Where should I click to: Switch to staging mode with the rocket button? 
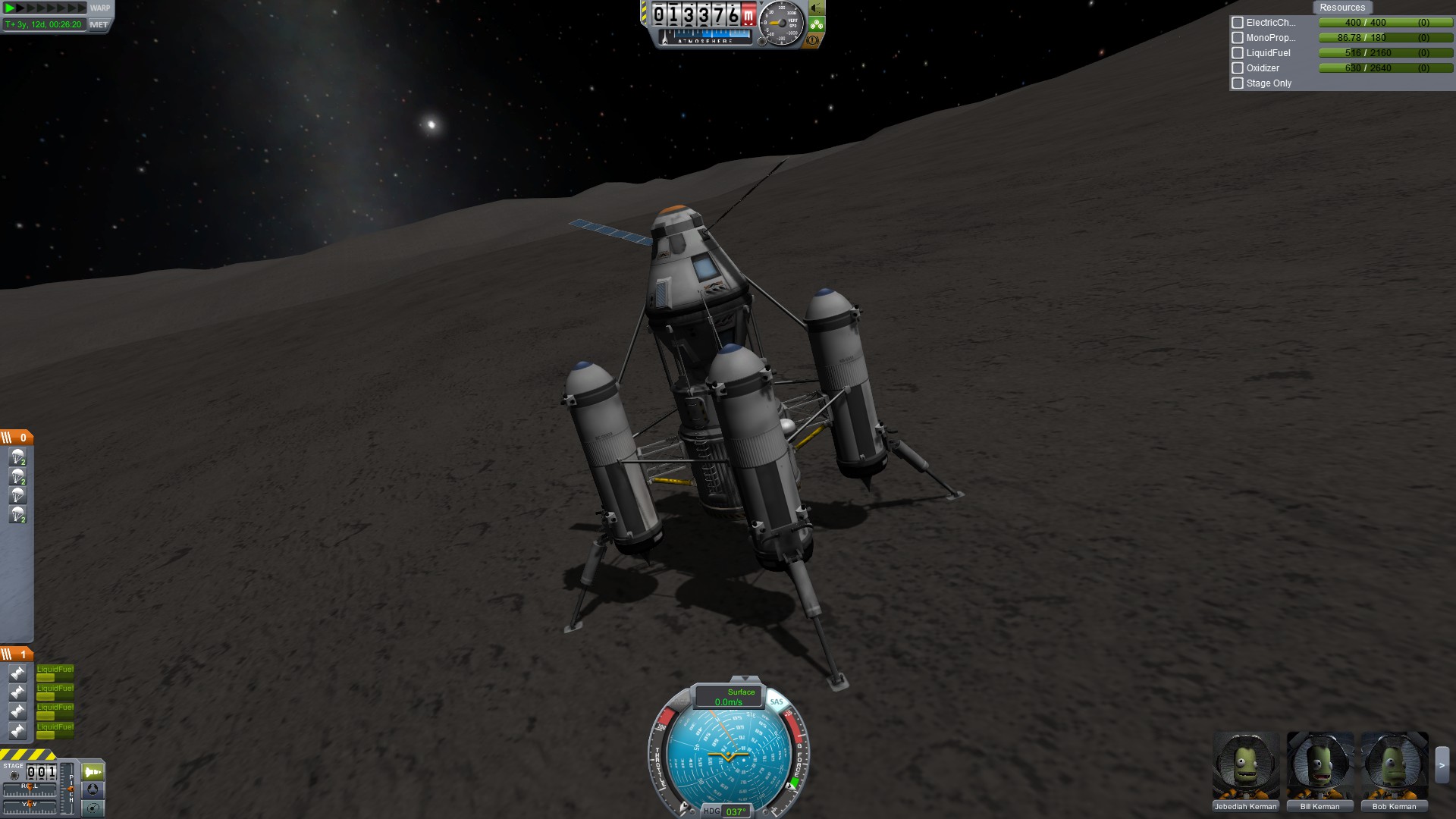(93, 772)
